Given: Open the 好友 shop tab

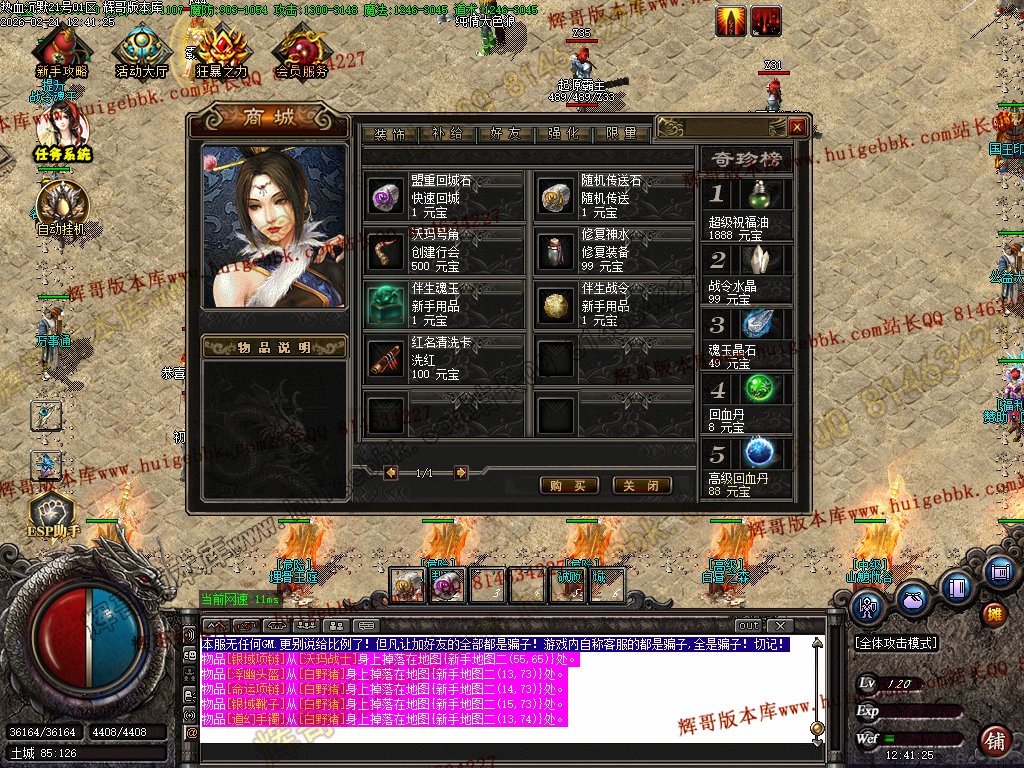Looking at the screenshot, I should coord(505,134).
